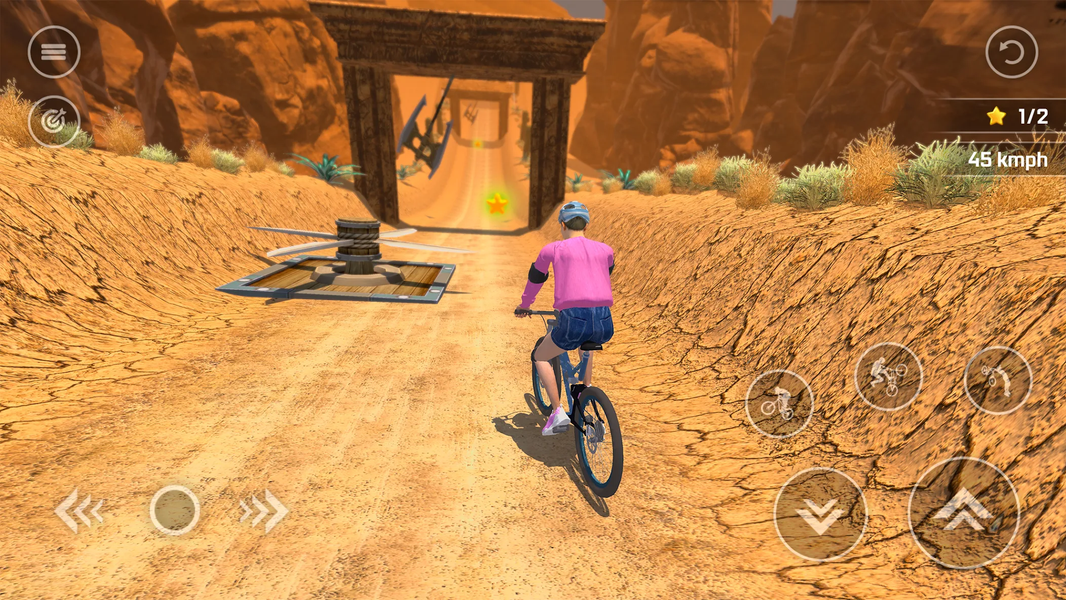
Task: Tap the center steering joystick circle
Action: pos(175,510)
